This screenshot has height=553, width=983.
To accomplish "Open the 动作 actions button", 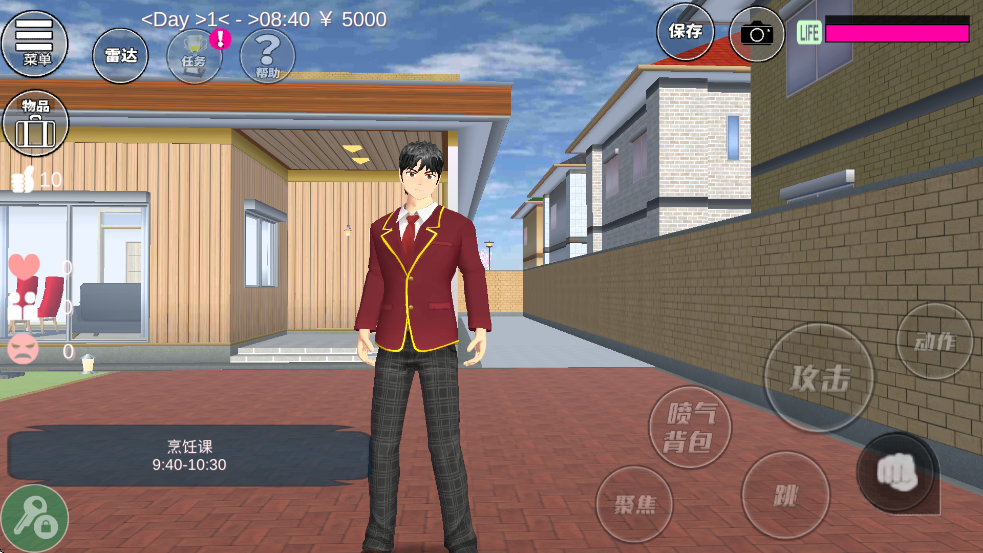I will pyautogui.click(x=934, y=341).
